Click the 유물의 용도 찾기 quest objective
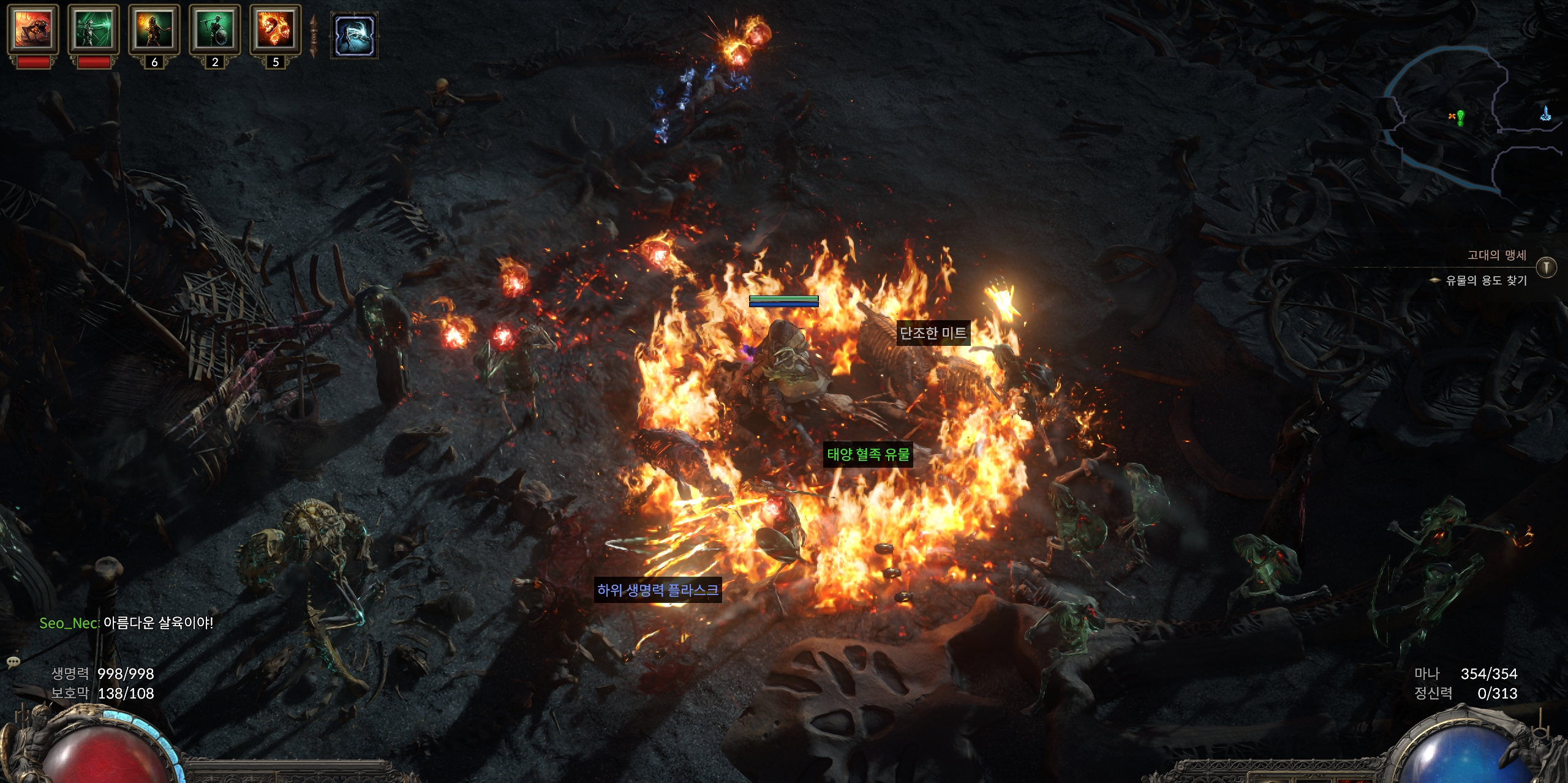 [1486, 280]
